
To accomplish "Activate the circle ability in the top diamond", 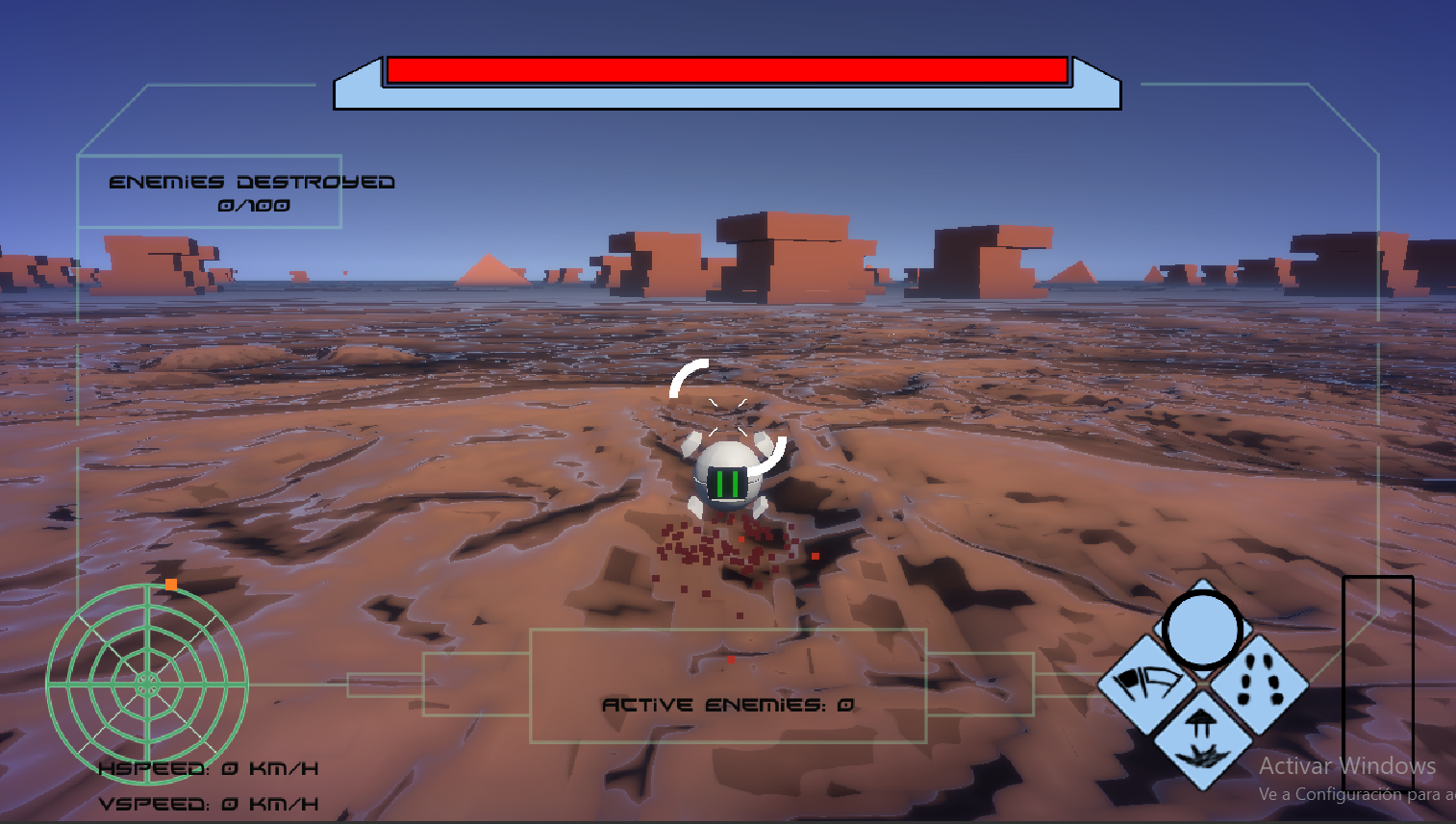I will 1202,631.
